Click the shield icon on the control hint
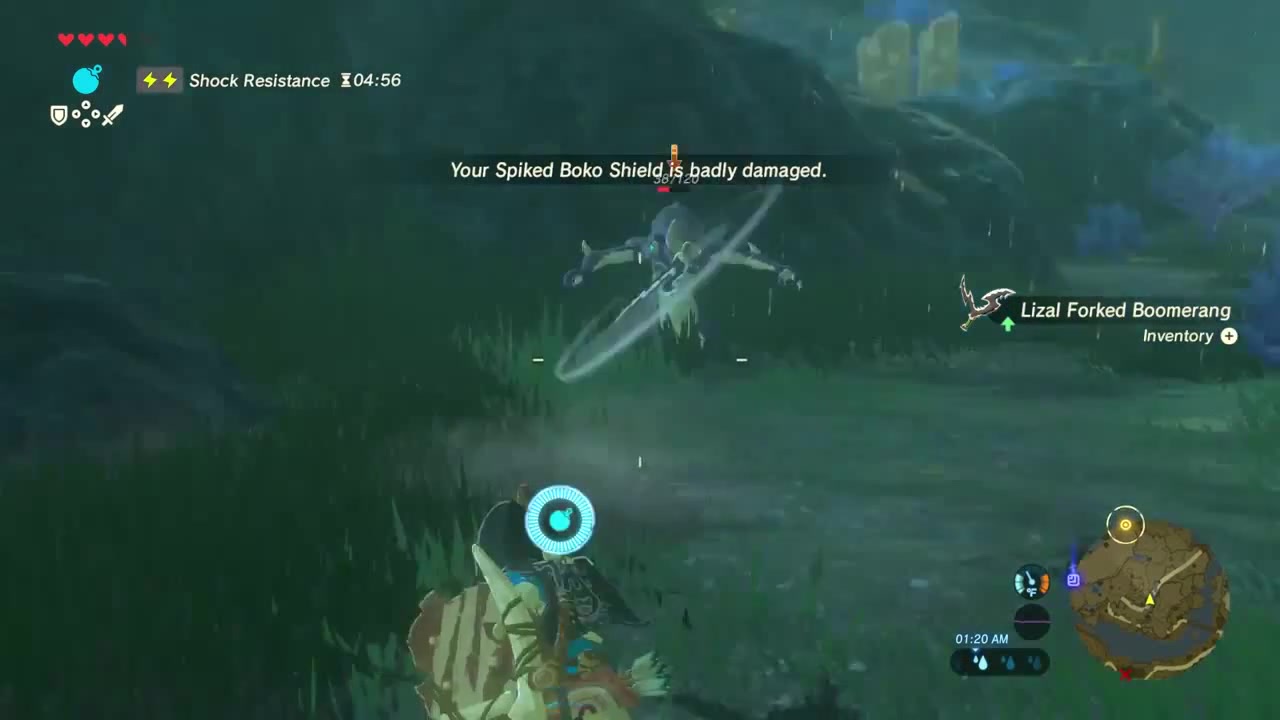 (x=59, y=115)
